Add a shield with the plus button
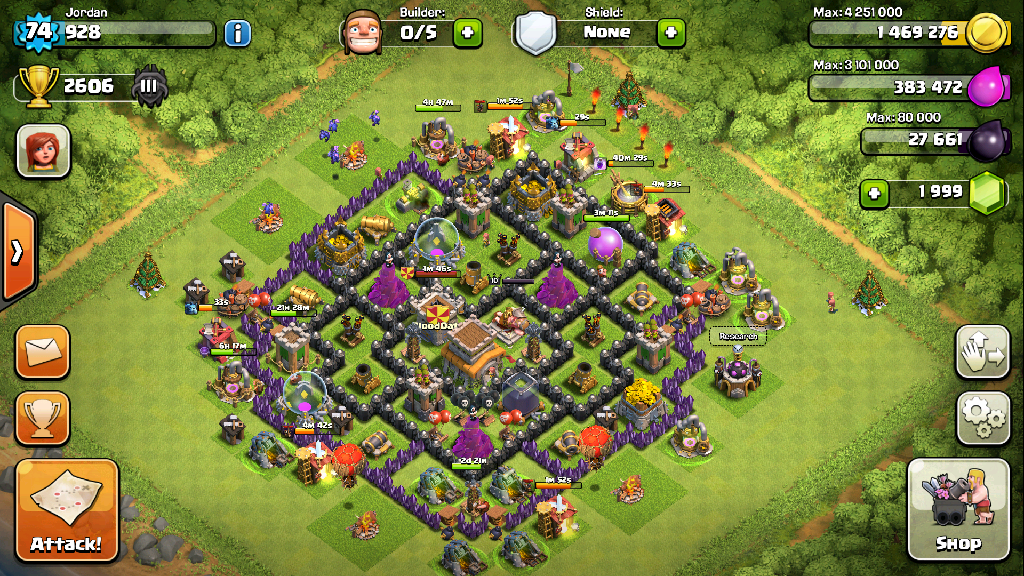The width and height of the screenshot is (1024, 576). pos(670,33)
